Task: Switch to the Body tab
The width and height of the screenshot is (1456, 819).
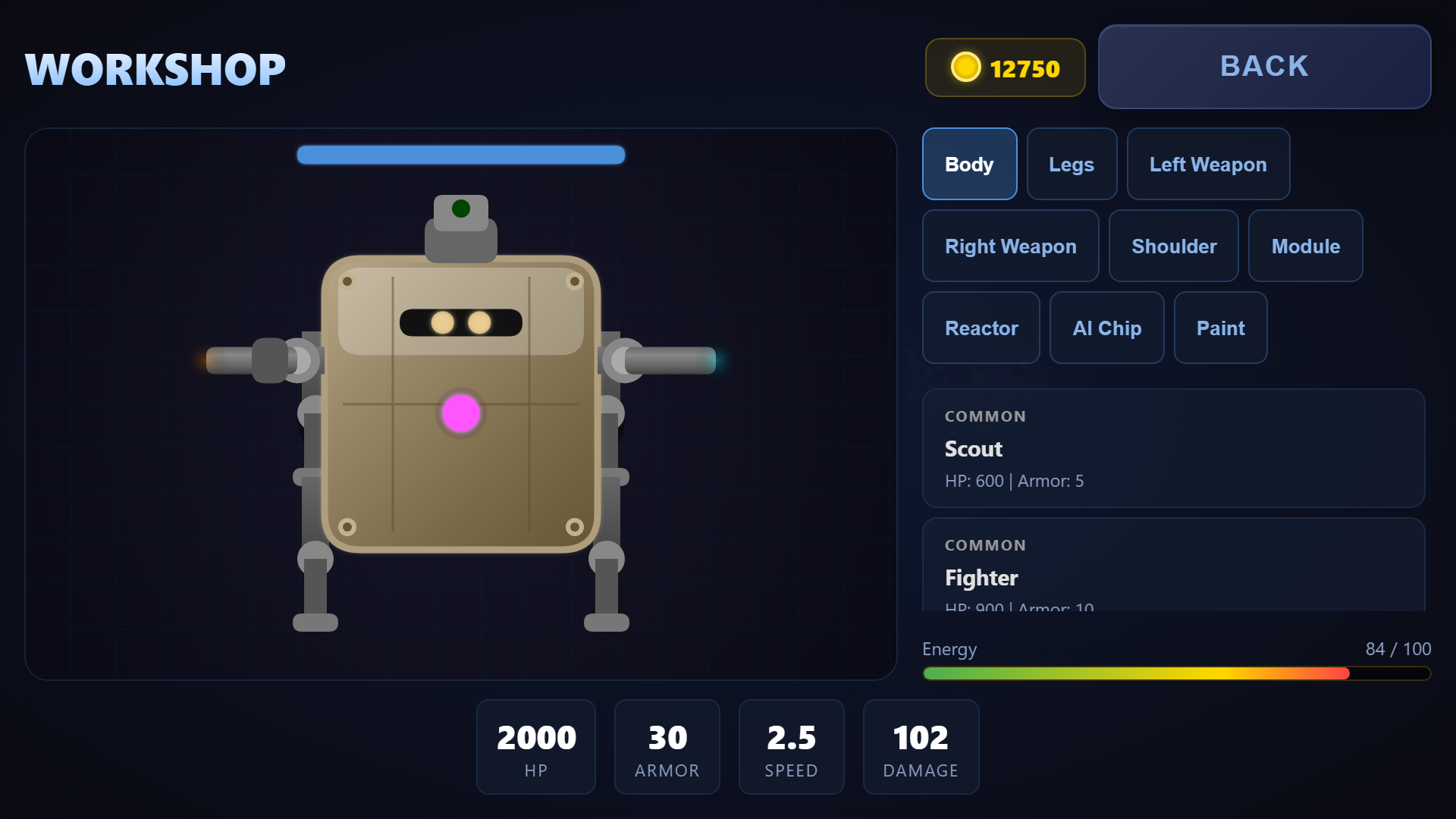Action: (969, 164)
